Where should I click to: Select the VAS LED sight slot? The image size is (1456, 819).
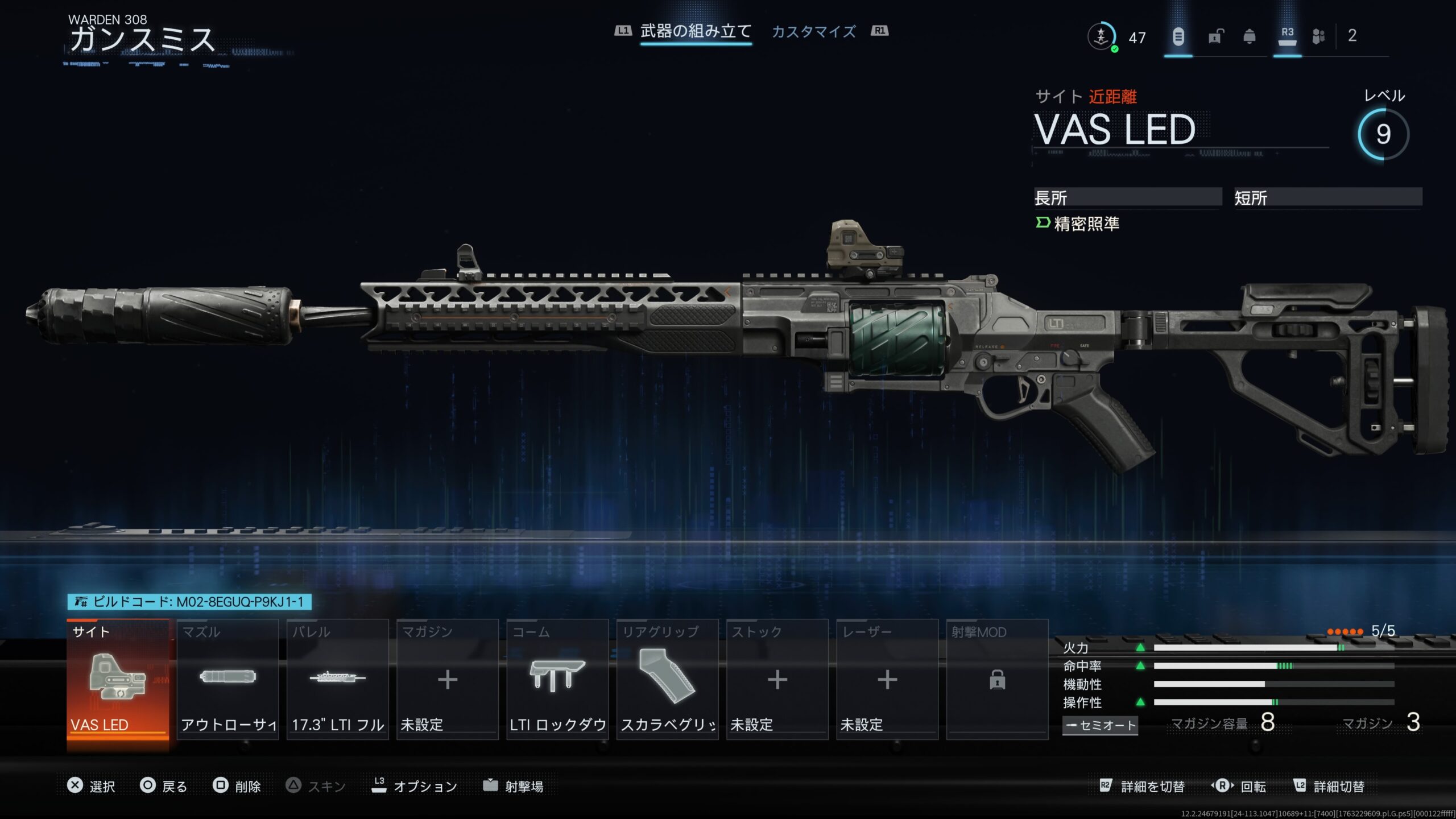click(x=118, y=680)
